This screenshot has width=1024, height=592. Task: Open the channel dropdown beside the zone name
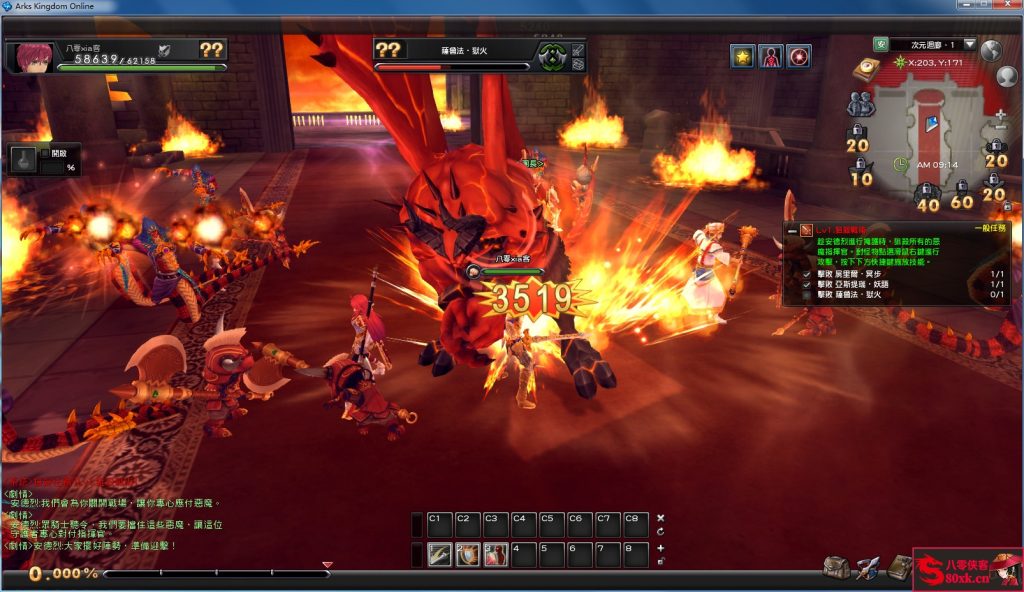click(x=969, y=44)
